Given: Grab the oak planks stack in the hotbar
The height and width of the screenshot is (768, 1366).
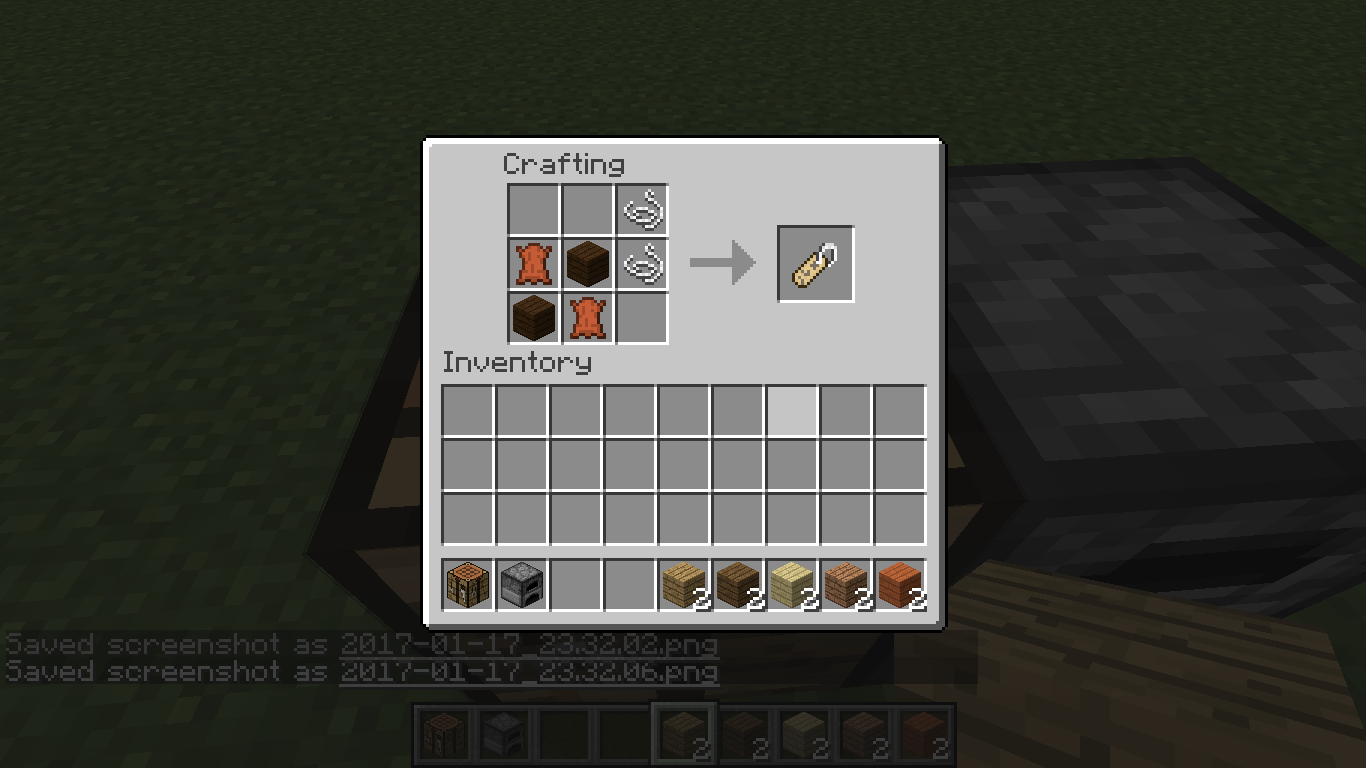Looking at the screenshot, I should [684, 585].
